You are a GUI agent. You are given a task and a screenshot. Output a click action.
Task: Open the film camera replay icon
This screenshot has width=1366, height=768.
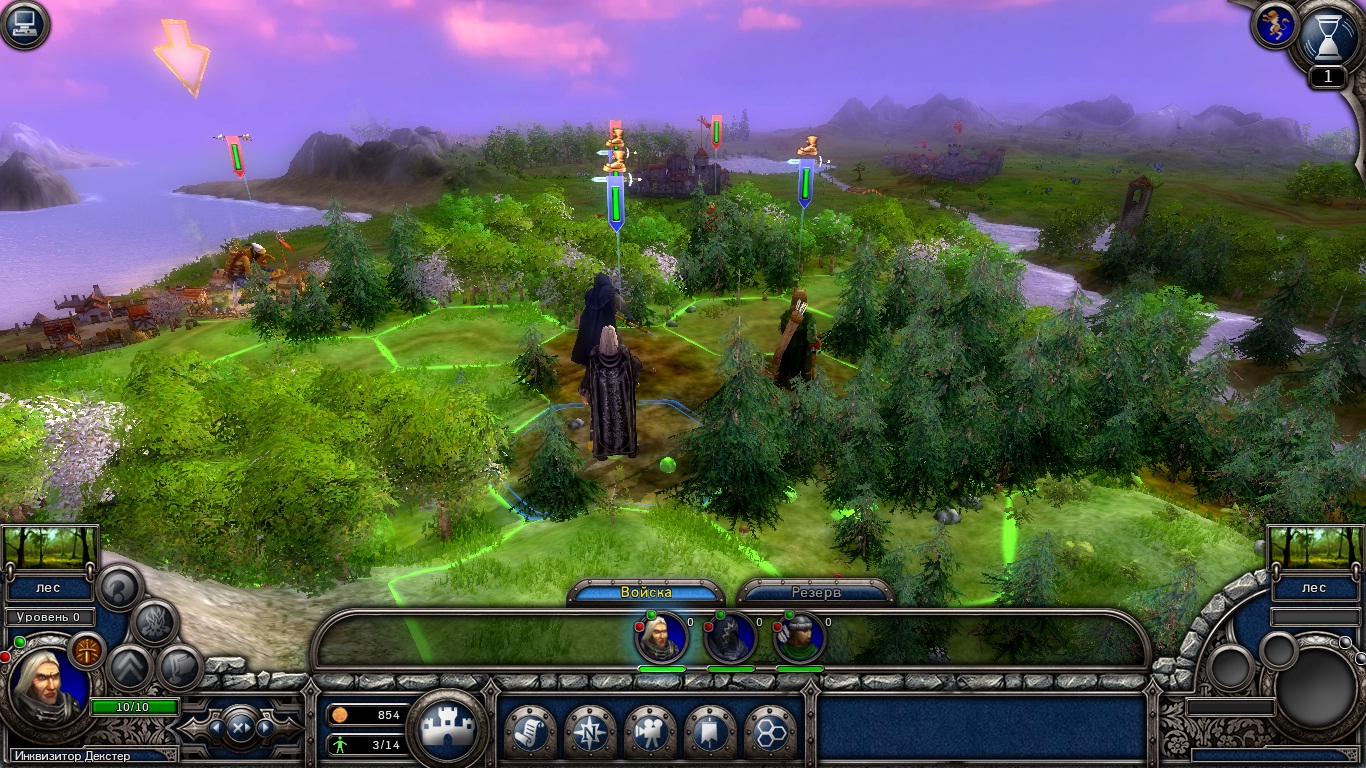(x=651, y=732)
